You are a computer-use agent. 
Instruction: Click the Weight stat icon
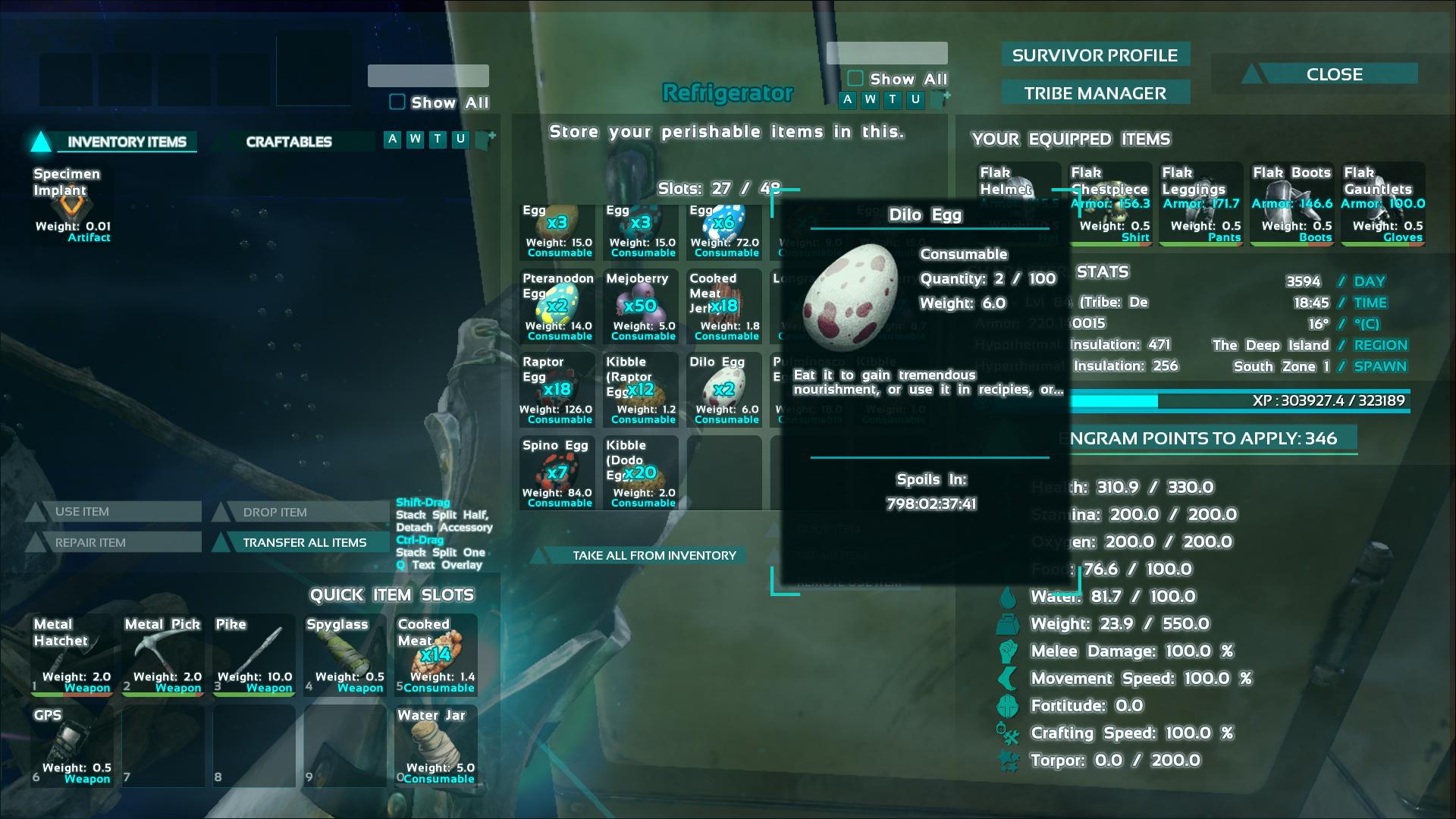(x=1009, y=623)
